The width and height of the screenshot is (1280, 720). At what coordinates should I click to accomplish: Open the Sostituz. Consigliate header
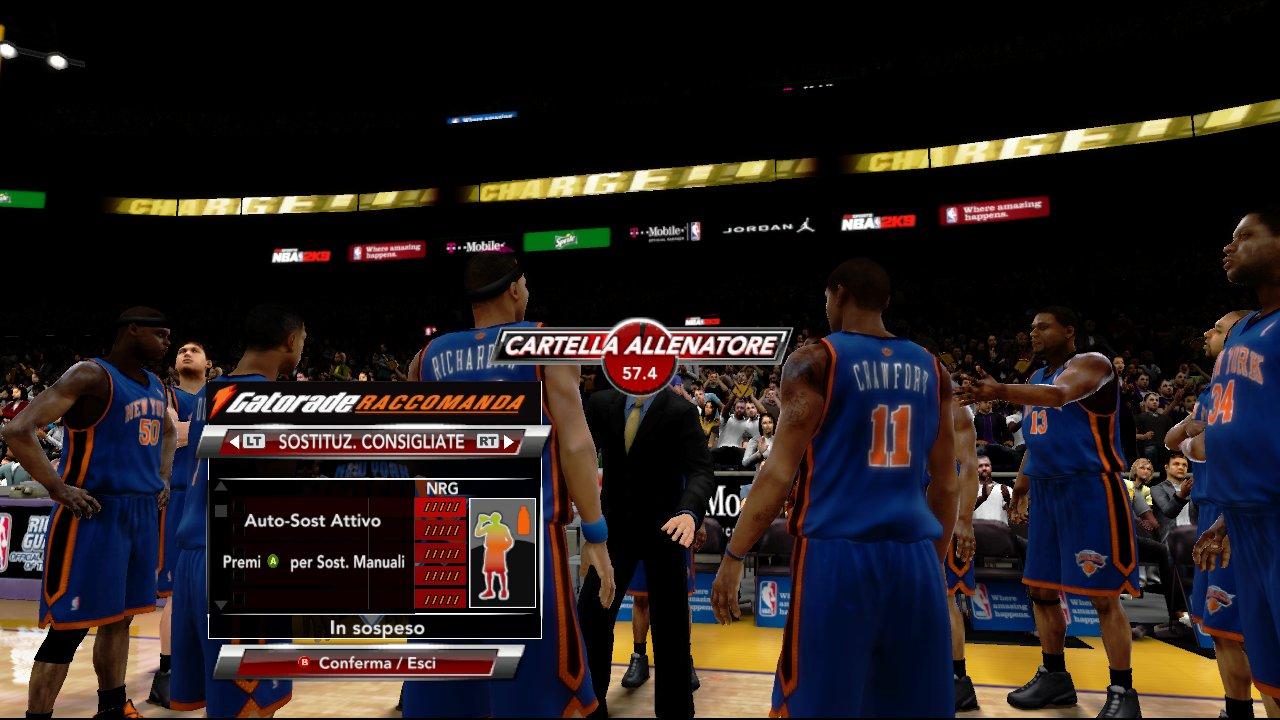(371, 441)
